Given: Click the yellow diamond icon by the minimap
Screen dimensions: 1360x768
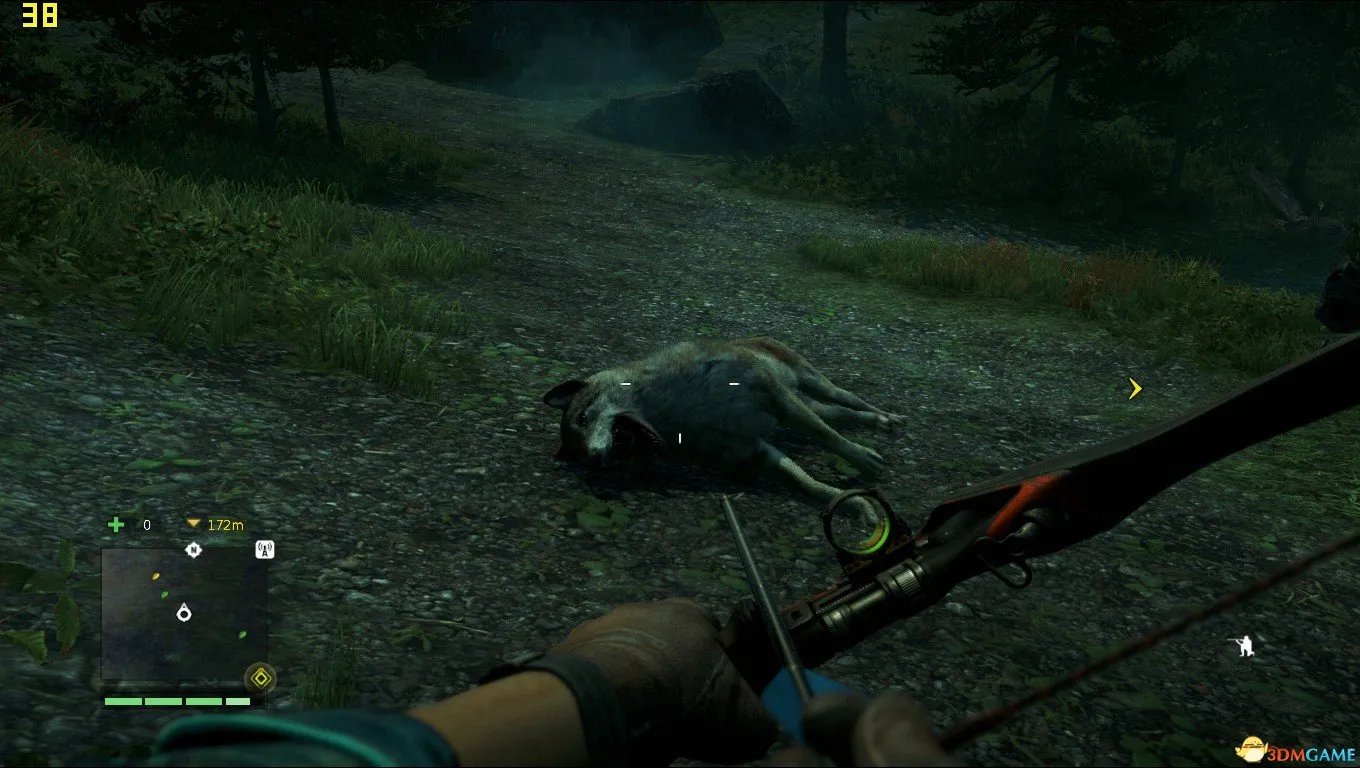Looking at the screenshot, I should 261,678.
